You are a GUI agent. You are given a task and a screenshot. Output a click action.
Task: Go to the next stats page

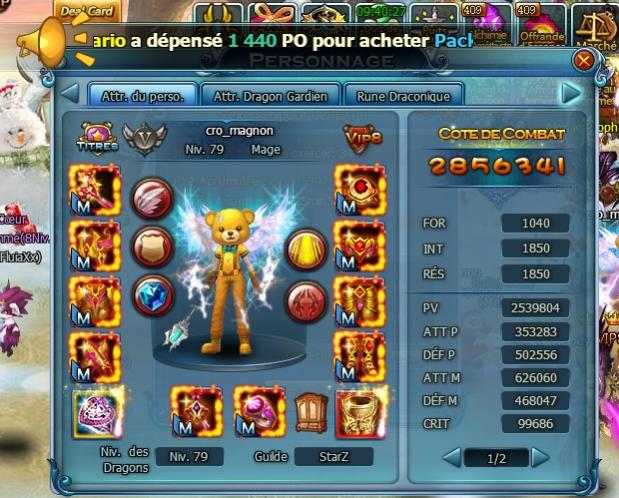tap(540, 457)
